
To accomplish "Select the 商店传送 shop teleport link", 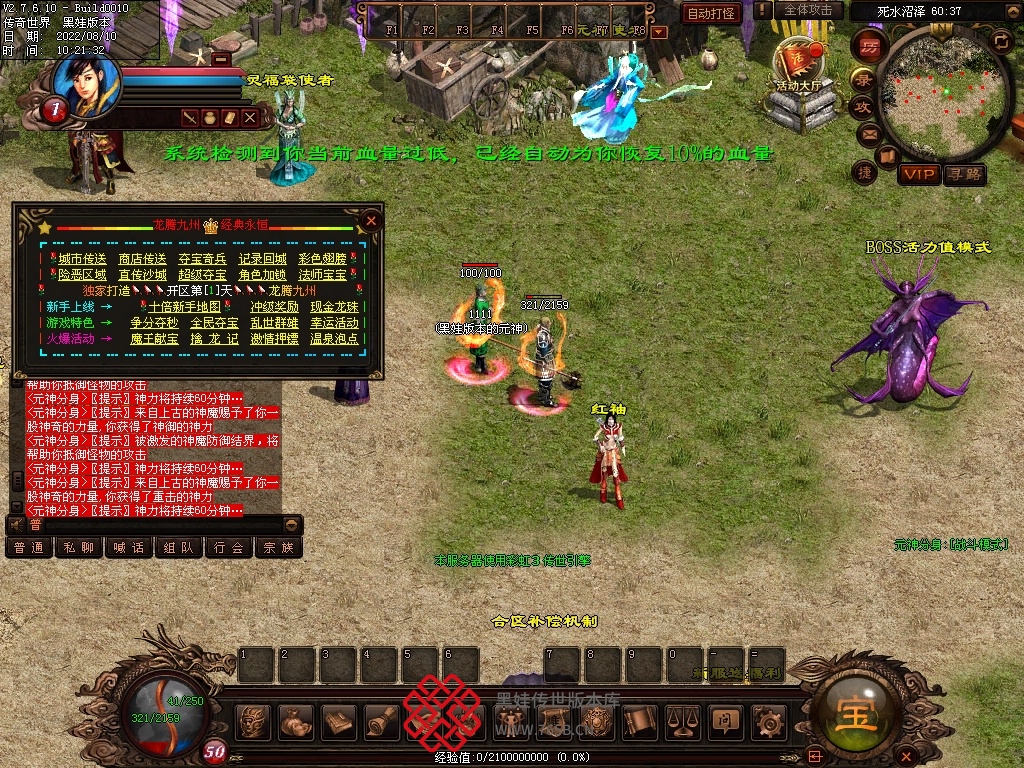I will [142, 259].
